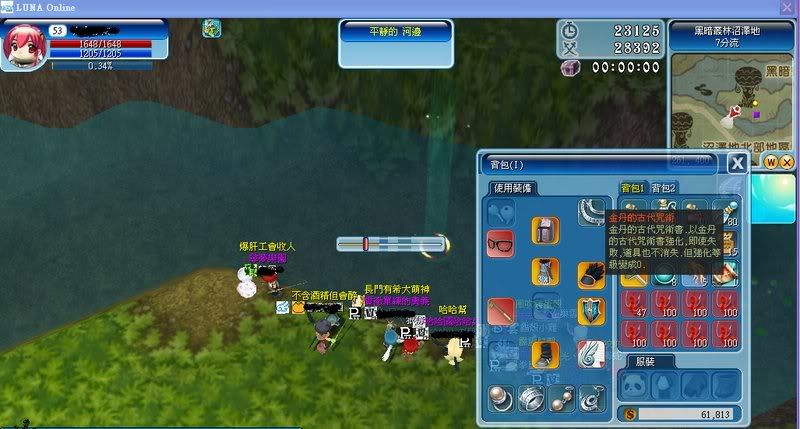
Task: Select the equipped glasses slot
Action: click(500, 243)
